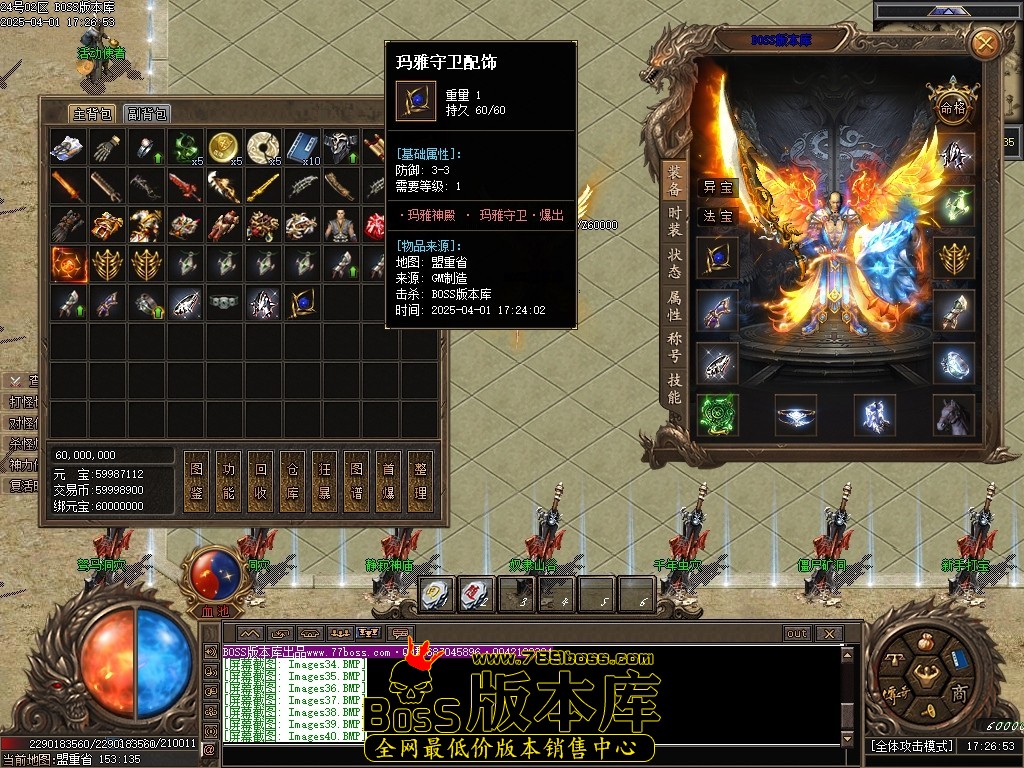Open the 仓库 warehouse button
The image size is (1024, 768).
click(x=293, y=481)
